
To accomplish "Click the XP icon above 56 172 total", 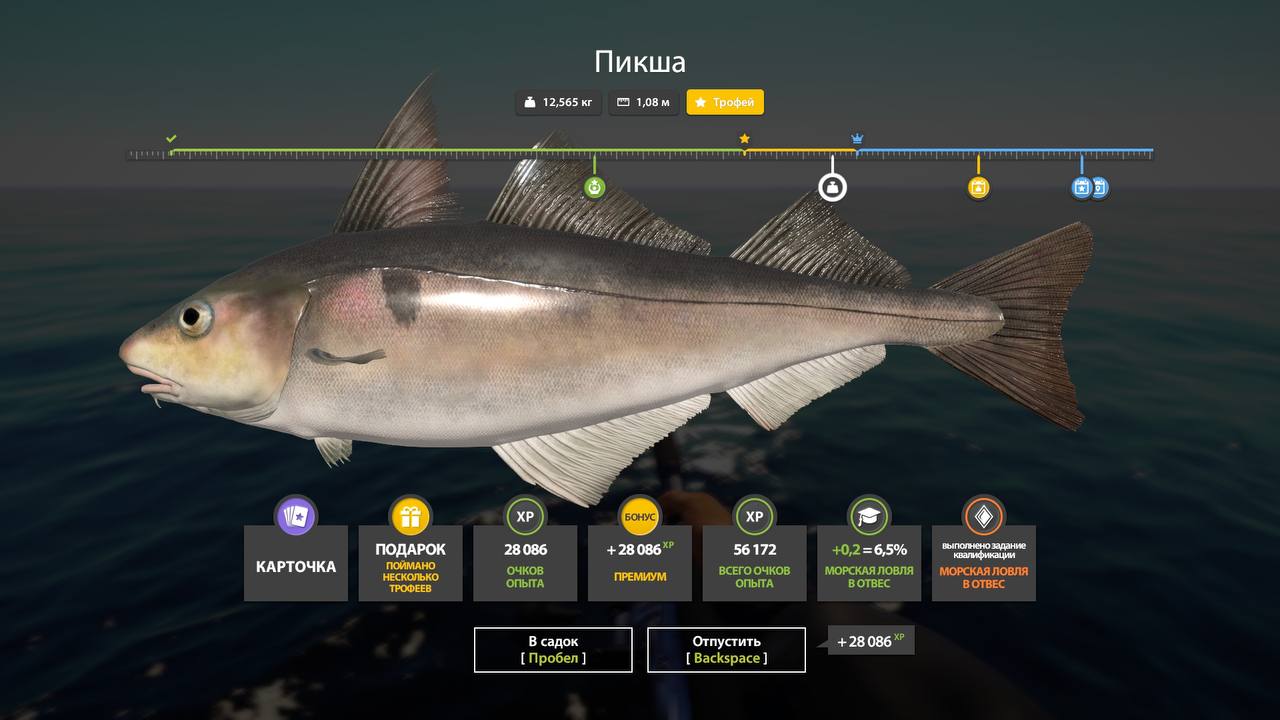I will click(754, 517).
